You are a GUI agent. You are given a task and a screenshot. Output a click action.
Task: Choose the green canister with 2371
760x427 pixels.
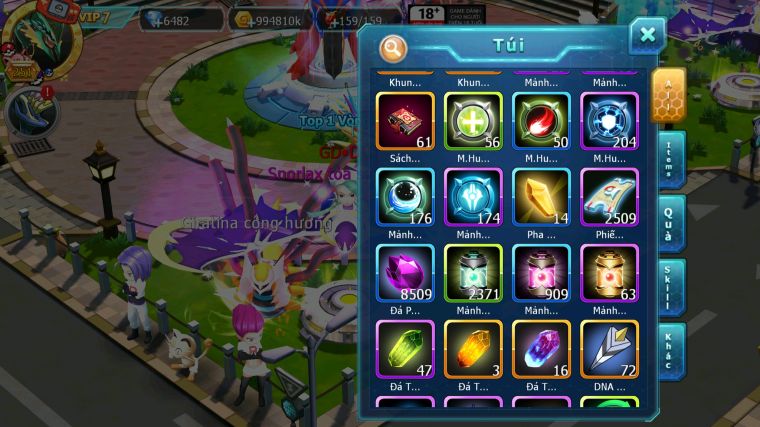473,272
